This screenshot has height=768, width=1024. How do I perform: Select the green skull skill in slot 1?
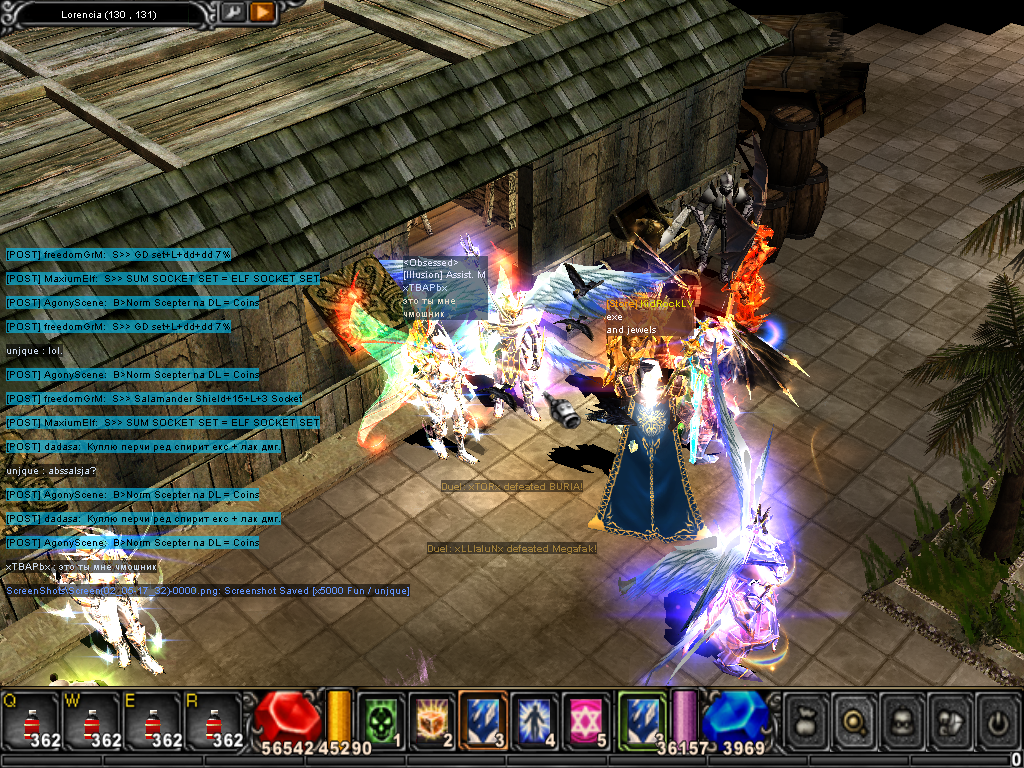point(380,719)
